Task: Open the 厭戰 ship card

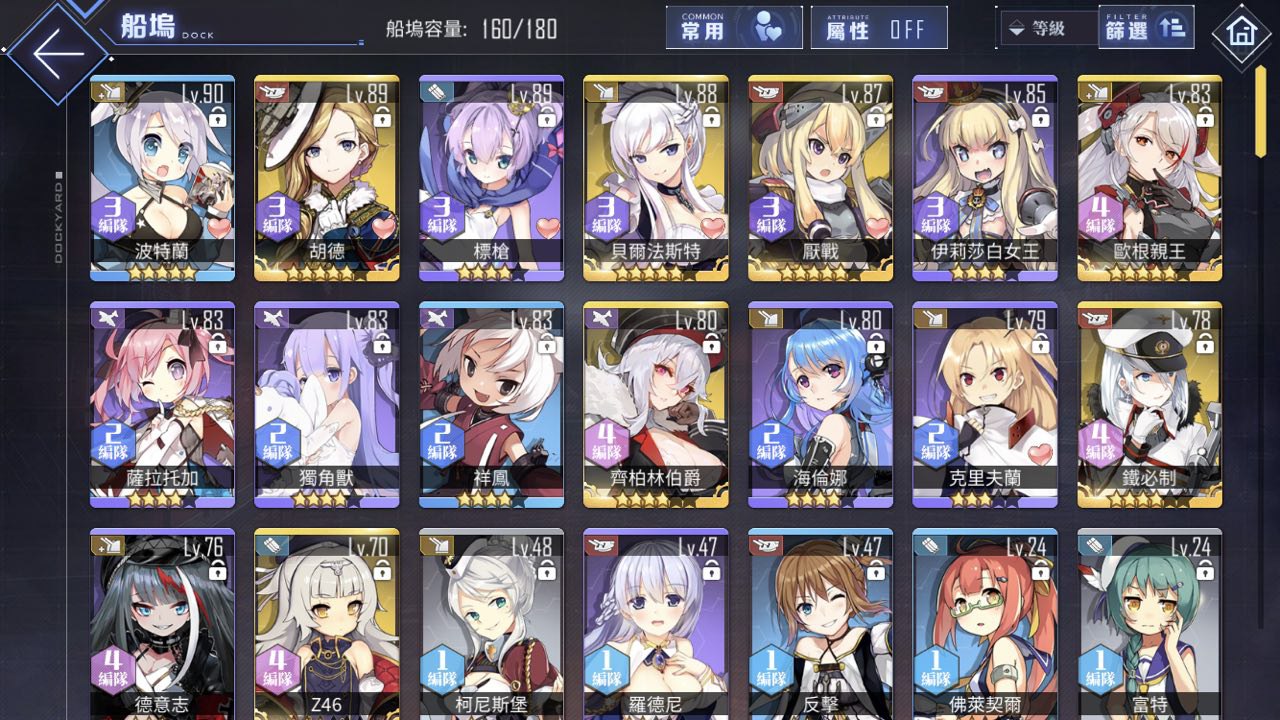Action: point(820,178)
